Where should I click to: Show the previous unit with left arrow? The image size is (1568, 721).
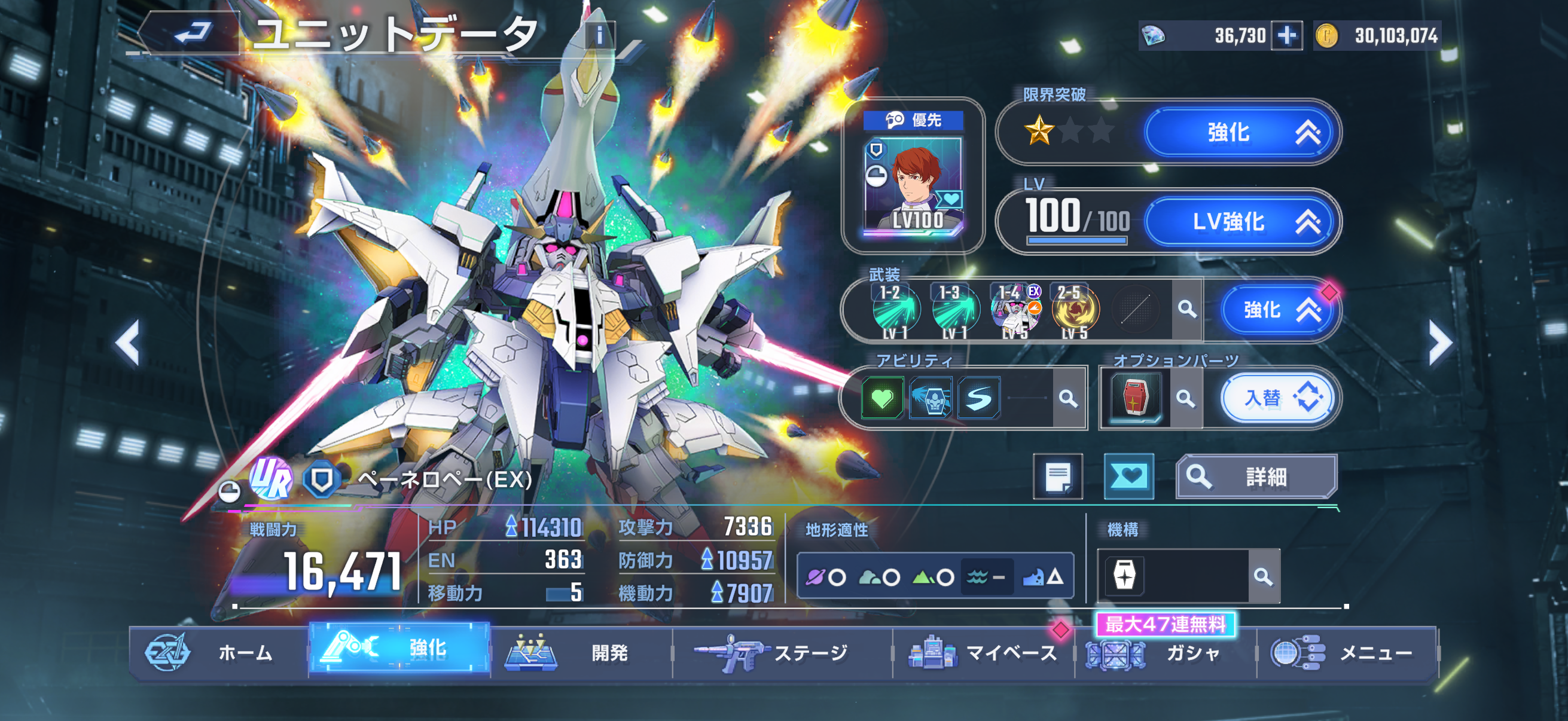(x=128, y=343)
